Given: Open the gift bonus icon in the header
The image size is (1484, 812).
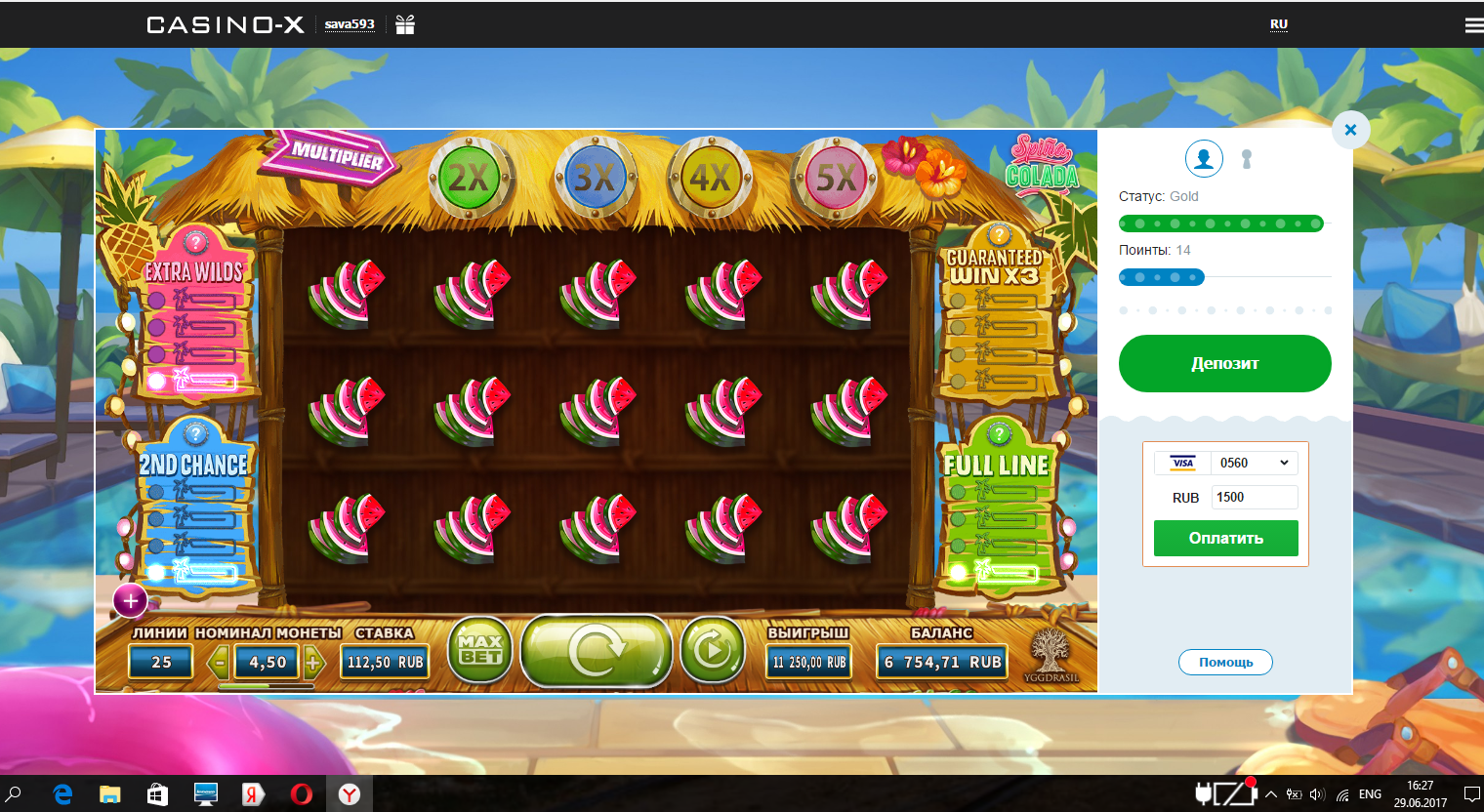Looking at the screenshot, I should [404, 23].
